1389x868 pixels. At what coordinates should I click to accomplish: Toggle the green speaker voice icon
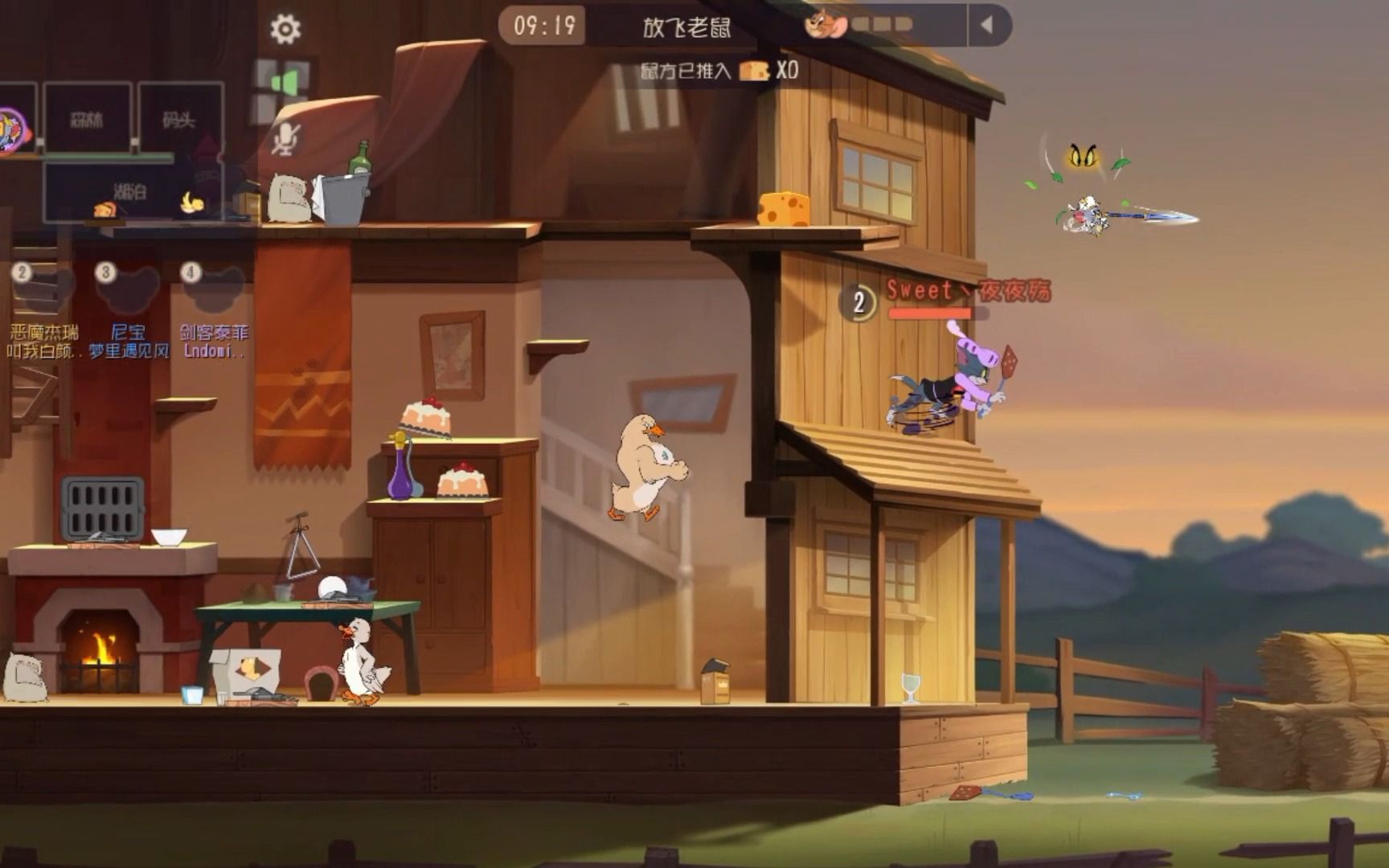click(x=285, y=83)
